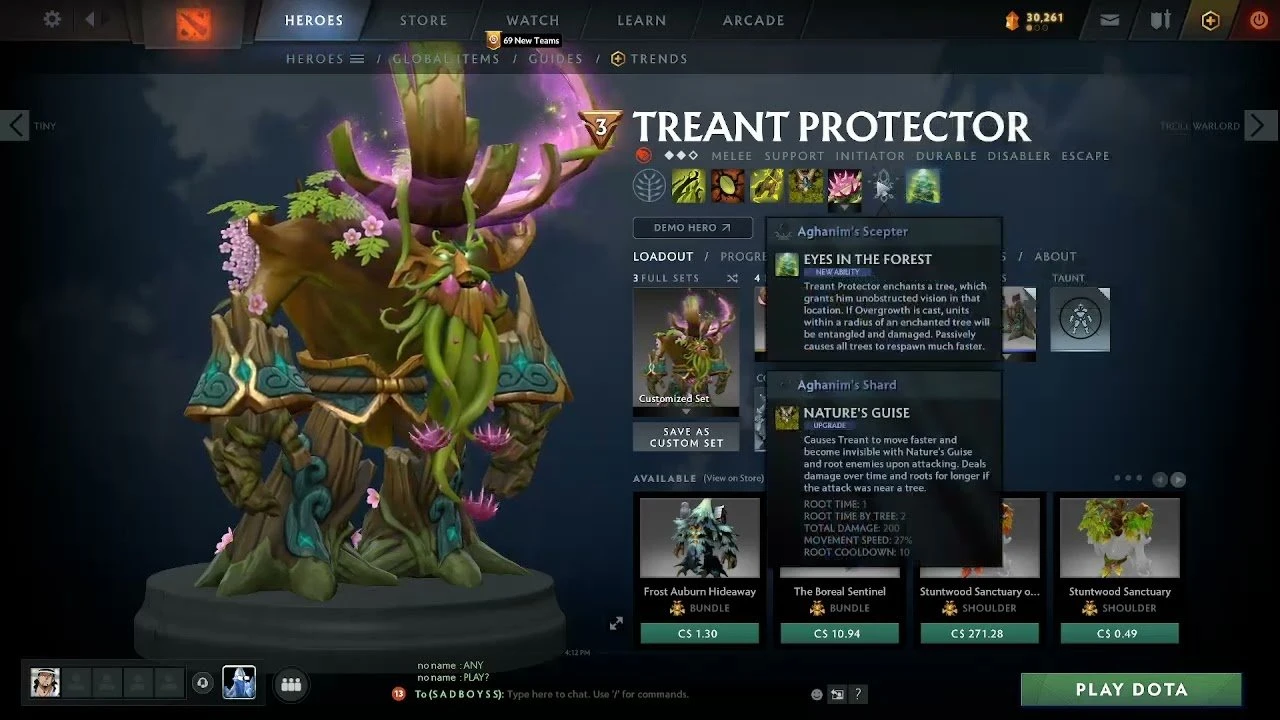Go to the Learn tab
Image resolution: width=1280 pixels, height=720 pixels.
[x=642, y=20]
